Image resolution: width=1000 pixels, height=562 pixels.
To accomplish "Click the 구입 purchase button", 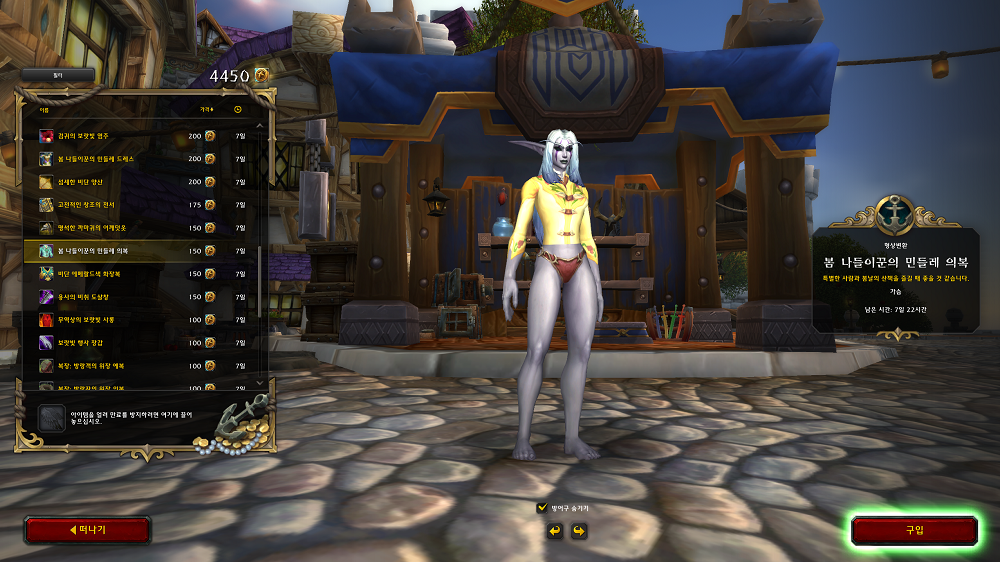I will 914,530.
